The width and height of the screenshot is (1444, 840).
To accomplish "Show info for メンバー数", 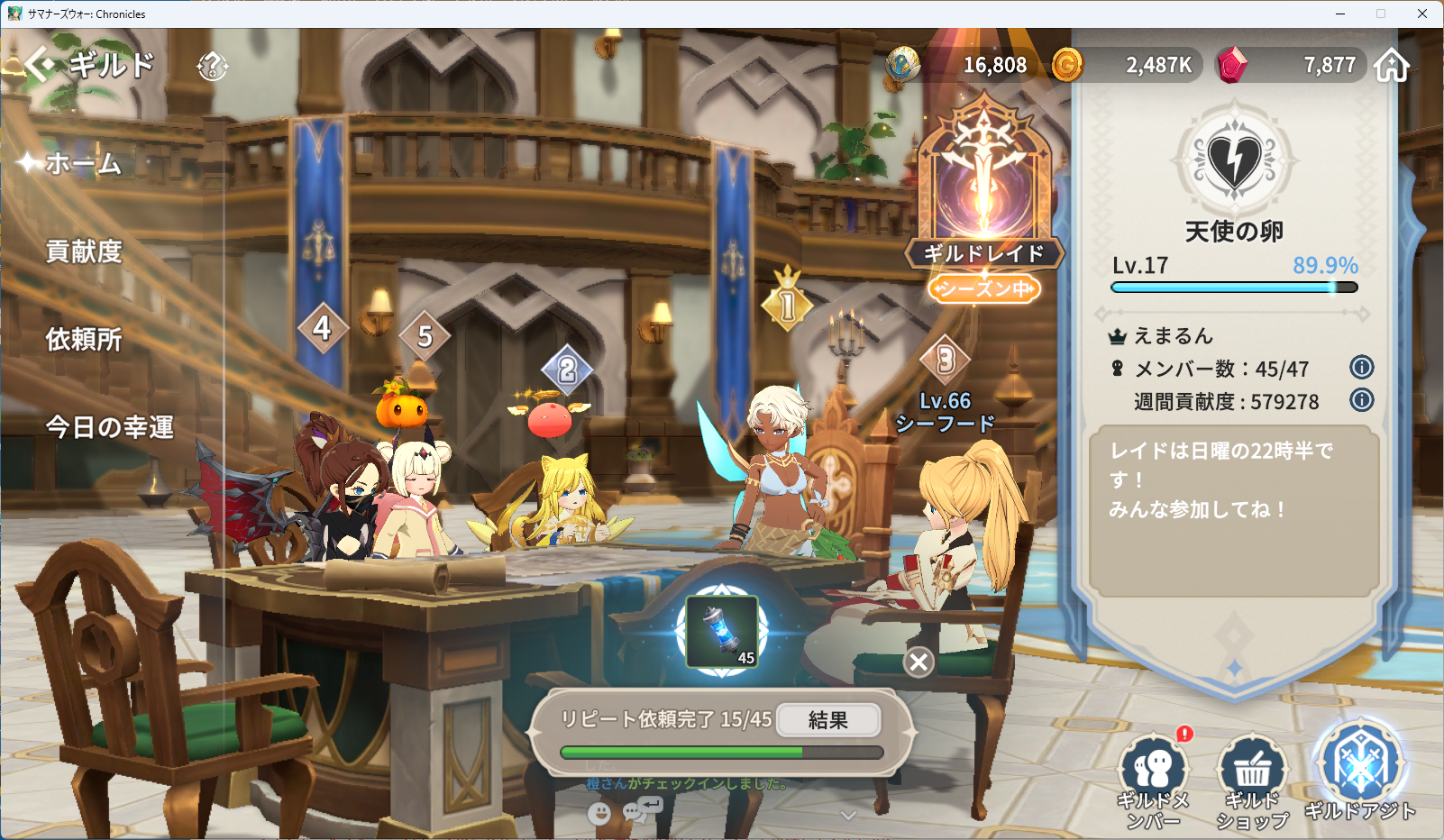I will pos(1361,368).
